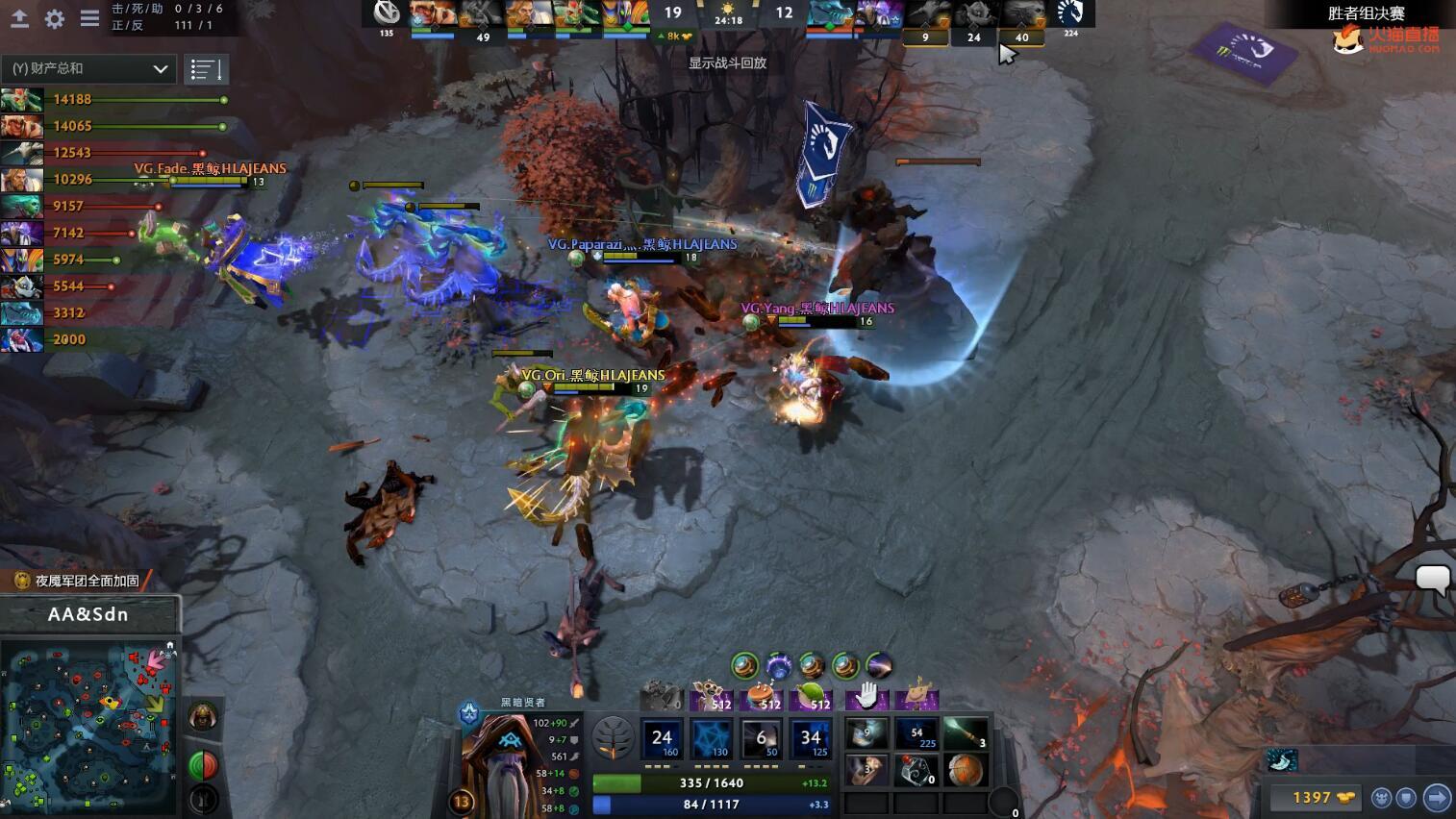Open the chat speech bubble

[1432, 579]
